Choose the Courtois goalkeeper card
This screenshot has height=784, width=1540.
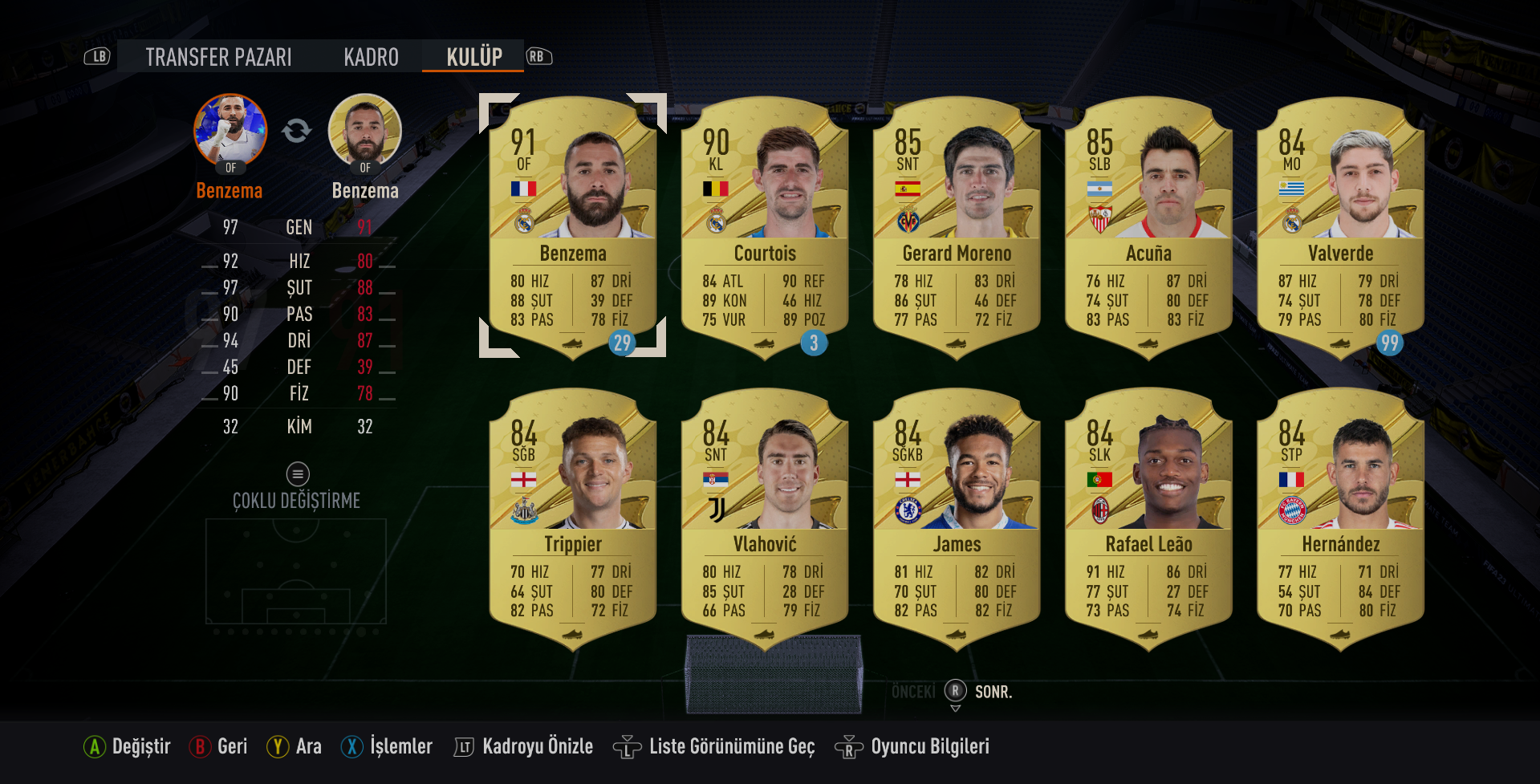pos(764,226)
